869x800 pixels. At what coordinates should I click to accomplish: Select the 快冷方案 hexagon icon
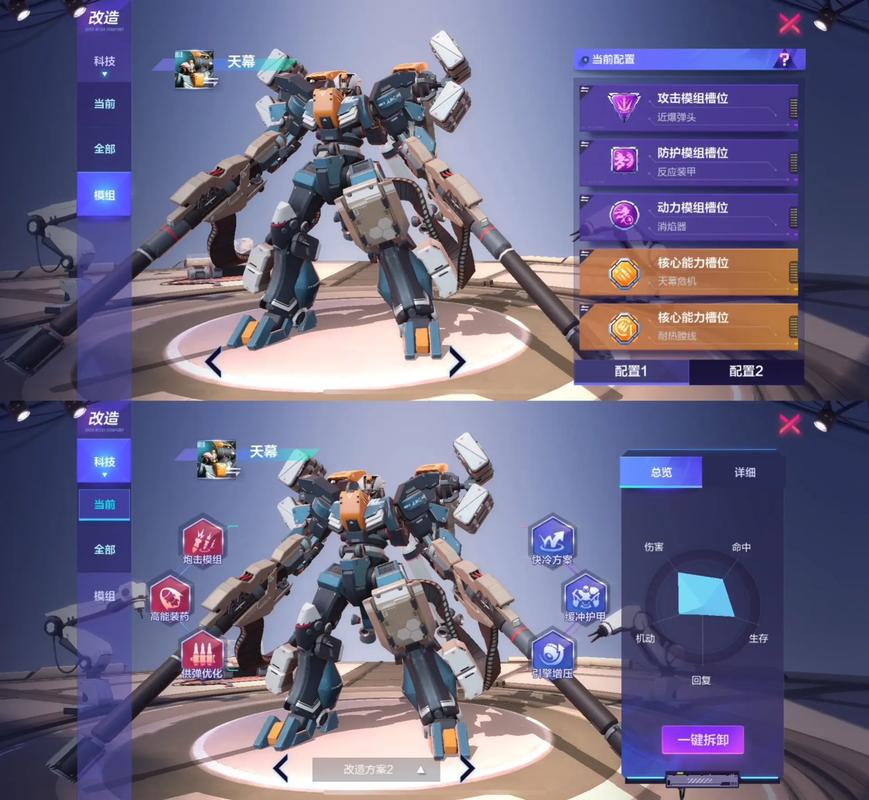point(551,539)
